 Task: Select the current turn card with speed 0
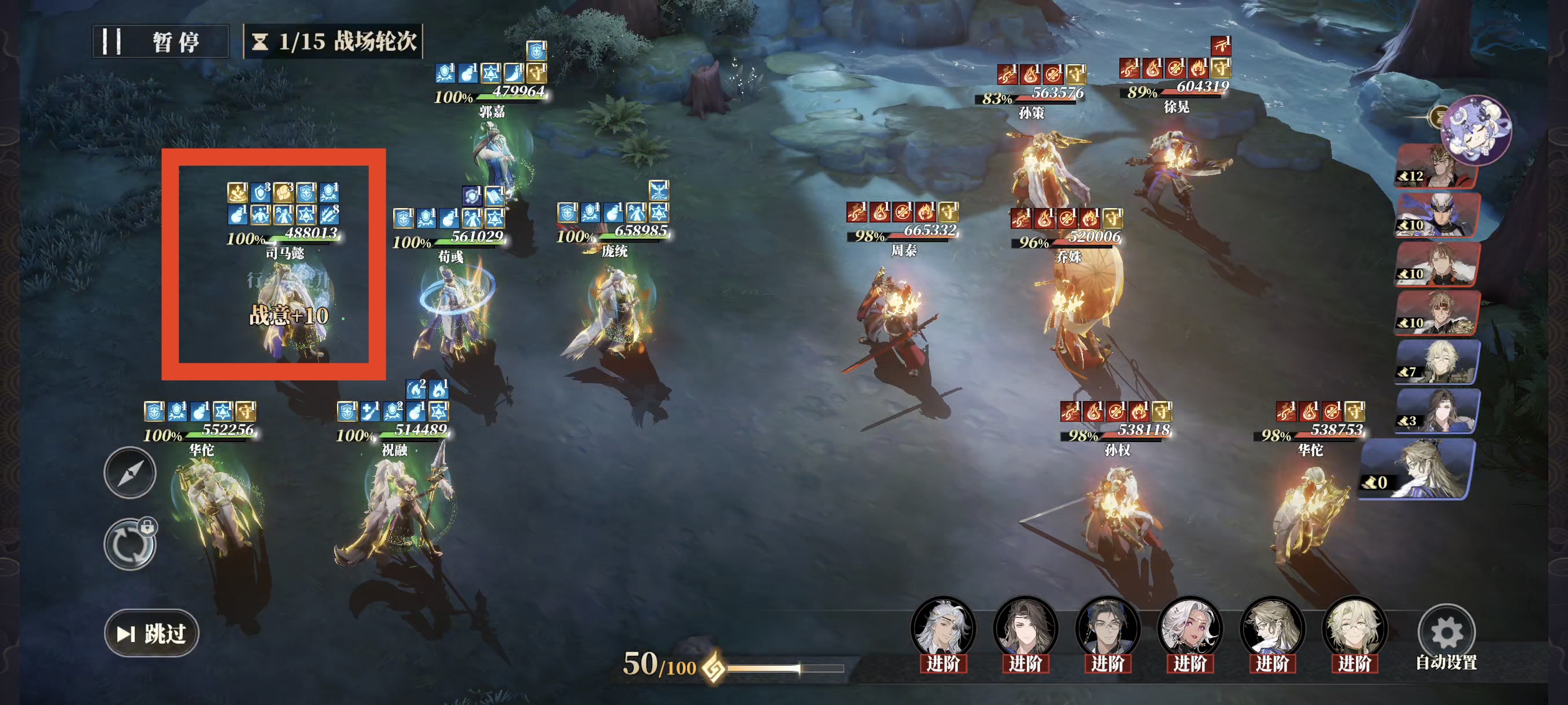click(x=1417, y=470)
